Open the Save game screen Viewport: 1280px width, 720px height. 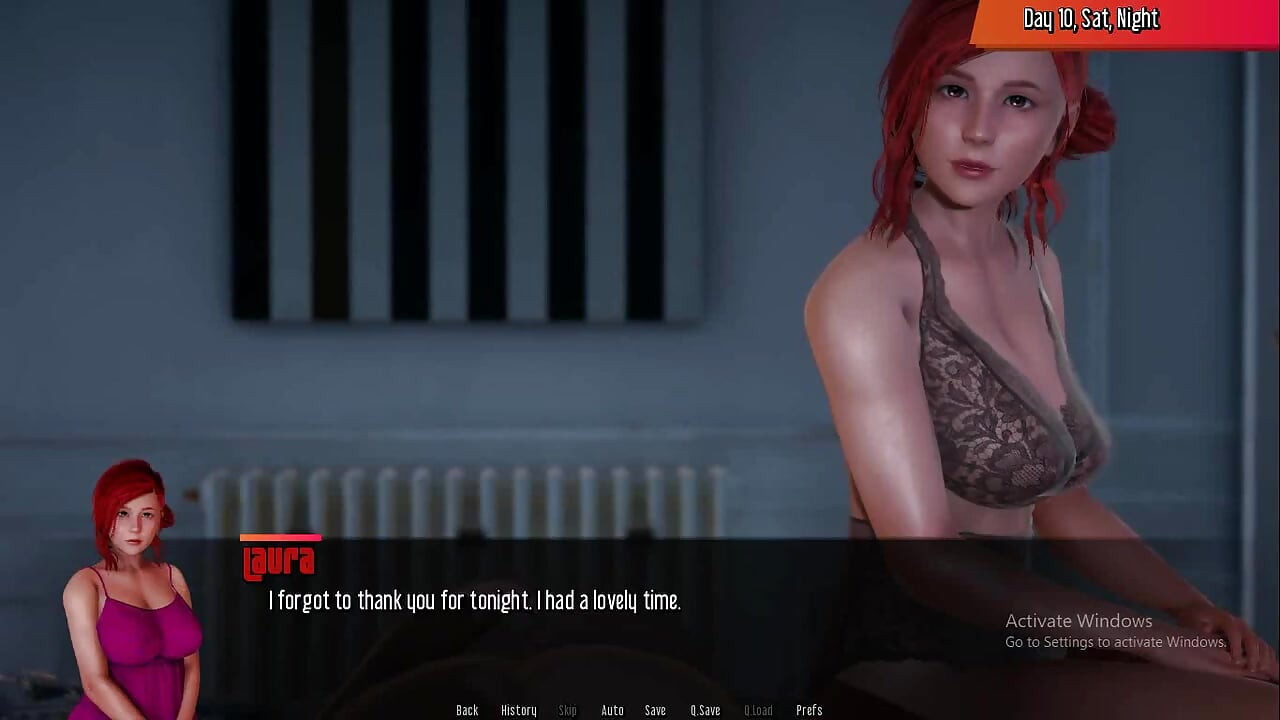click(x=655, y=710)
